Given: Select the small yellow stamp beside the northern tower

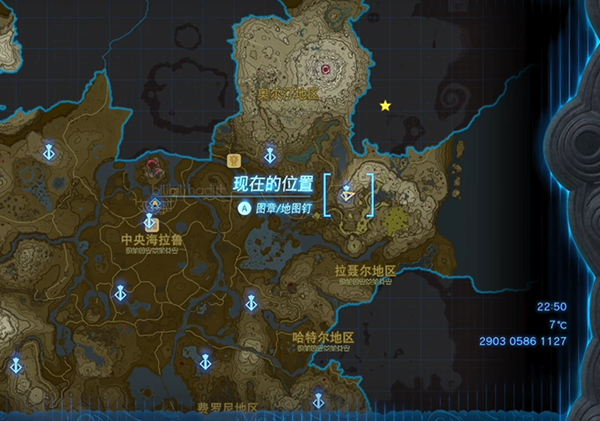Looking at the screenshot, I should [234, 159].
